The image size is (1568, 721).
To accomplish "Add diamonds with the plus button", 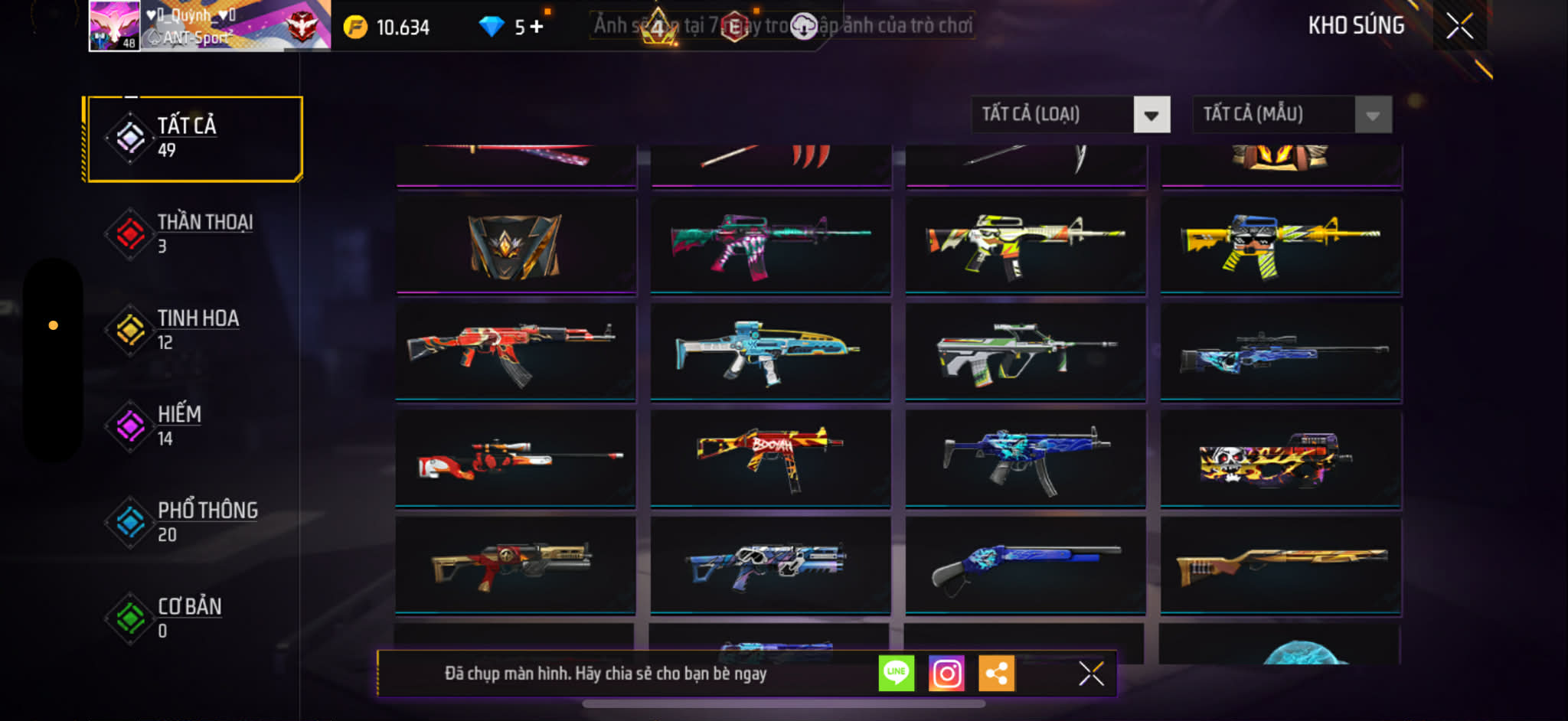I will [x=537, y=27].
